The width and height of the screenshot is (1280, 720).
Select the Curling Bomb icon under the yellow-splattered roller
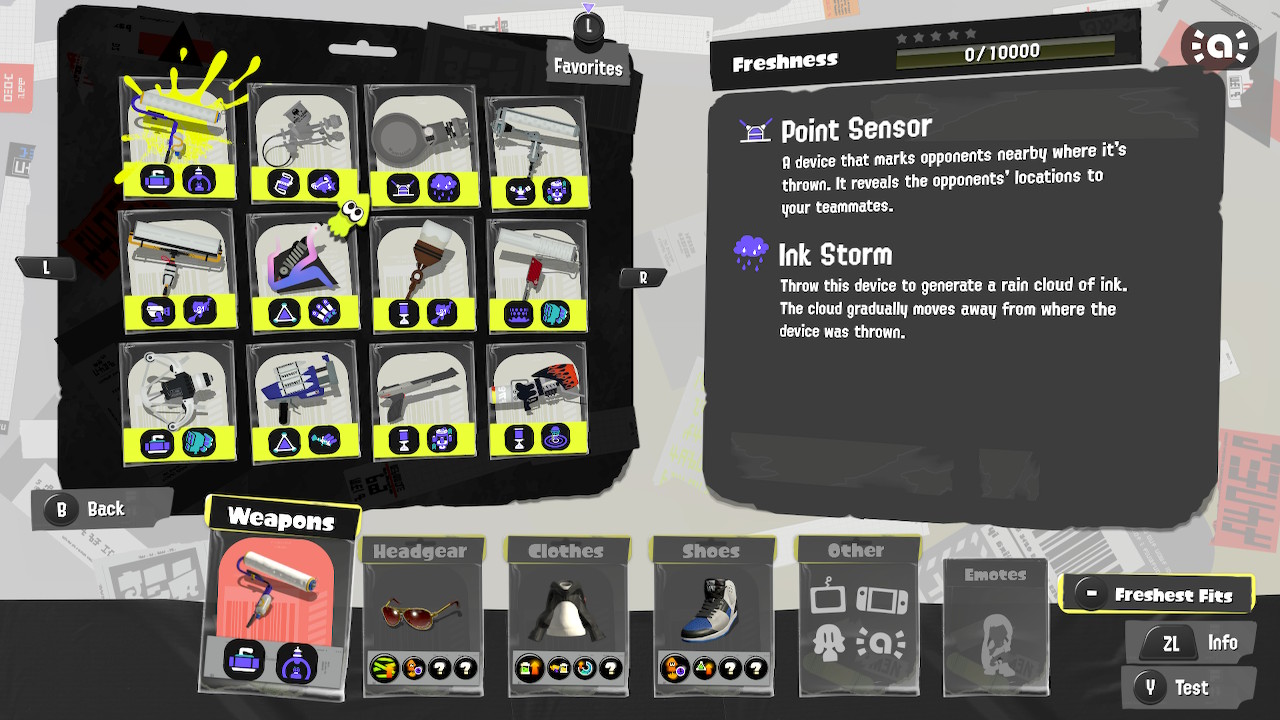(158, 178)
